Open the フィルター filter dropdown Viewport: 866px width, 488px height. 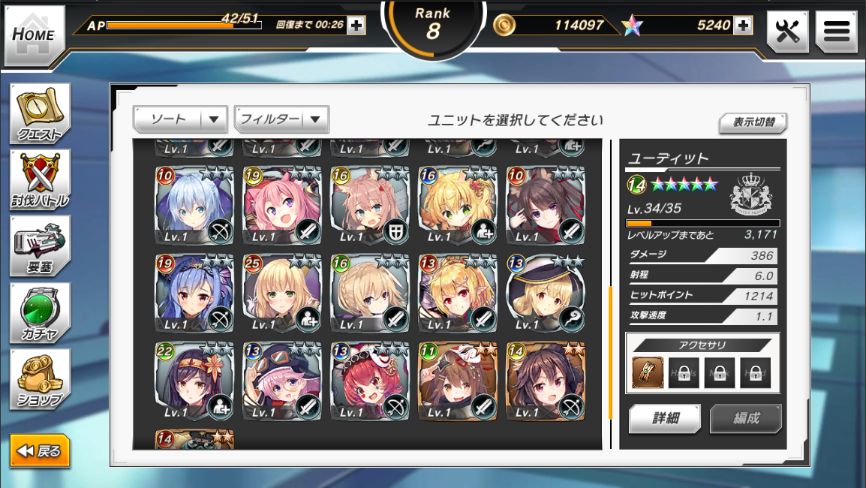(281, 119)
